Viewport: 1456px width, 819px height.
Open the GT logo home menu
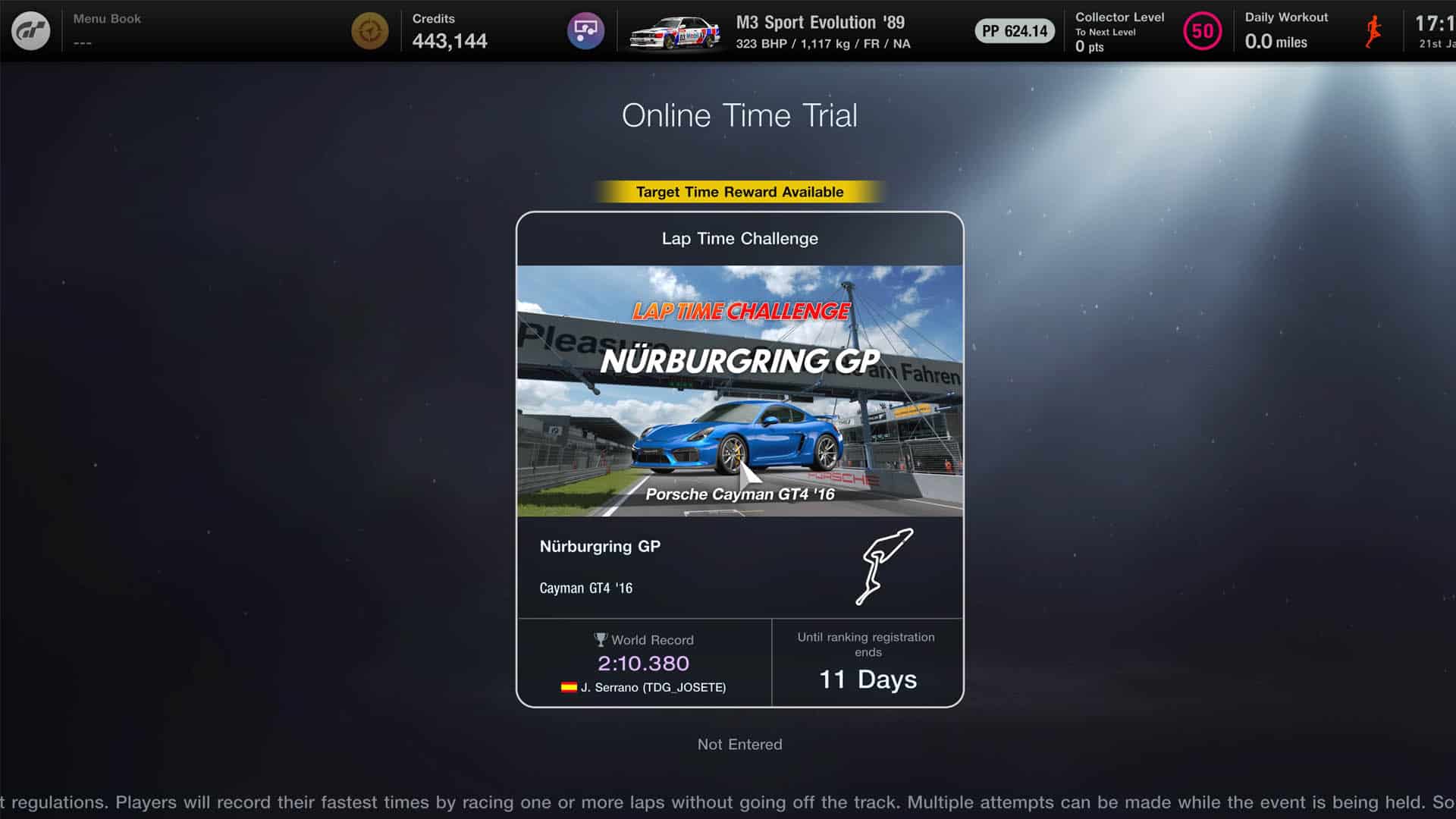(x=30, y=30)
